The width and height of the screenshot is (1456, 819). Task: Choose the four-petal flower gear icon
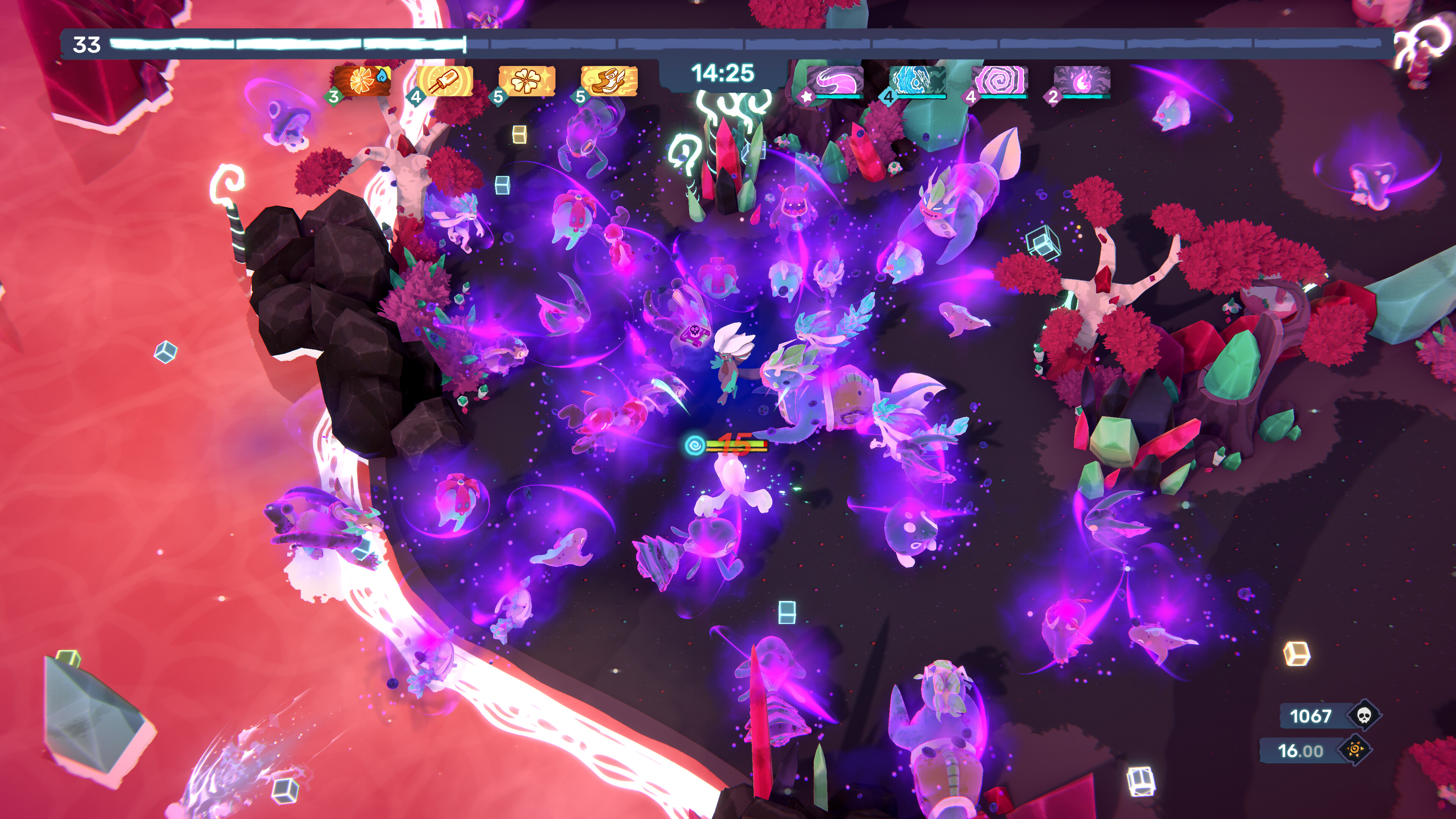tap(527, 81)
